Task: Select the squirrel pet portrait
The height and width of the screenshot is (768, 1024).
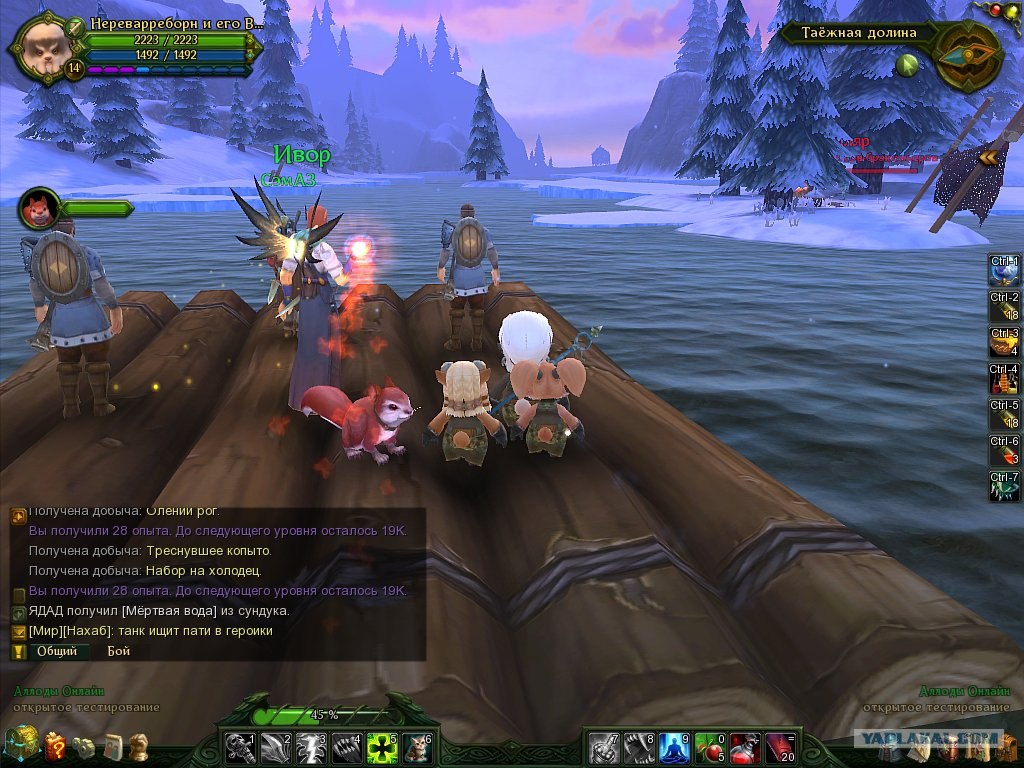Action: pos(38,208)
